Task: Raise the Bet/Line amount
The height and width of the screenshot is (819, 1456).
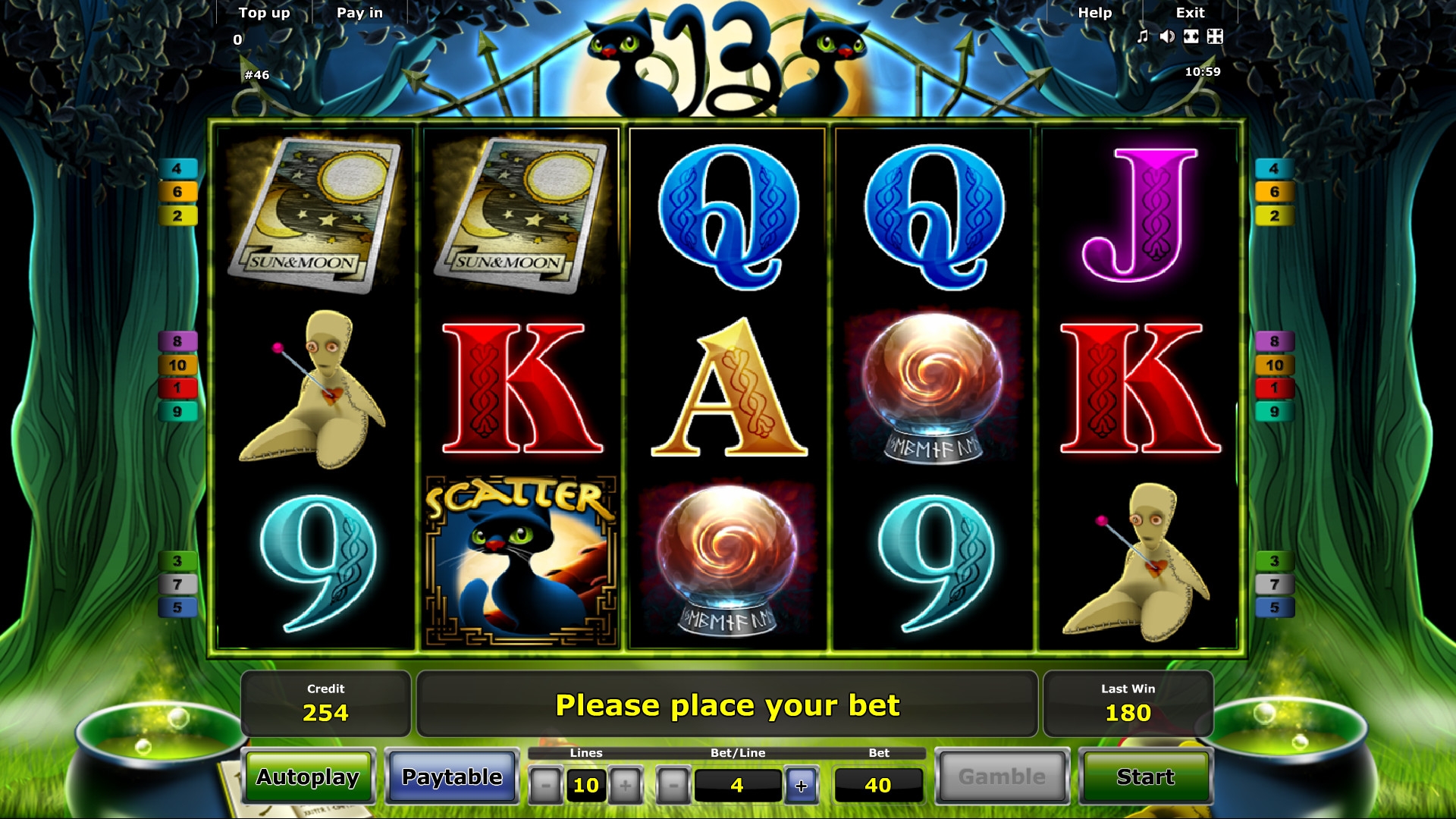Action: (801, 786)
